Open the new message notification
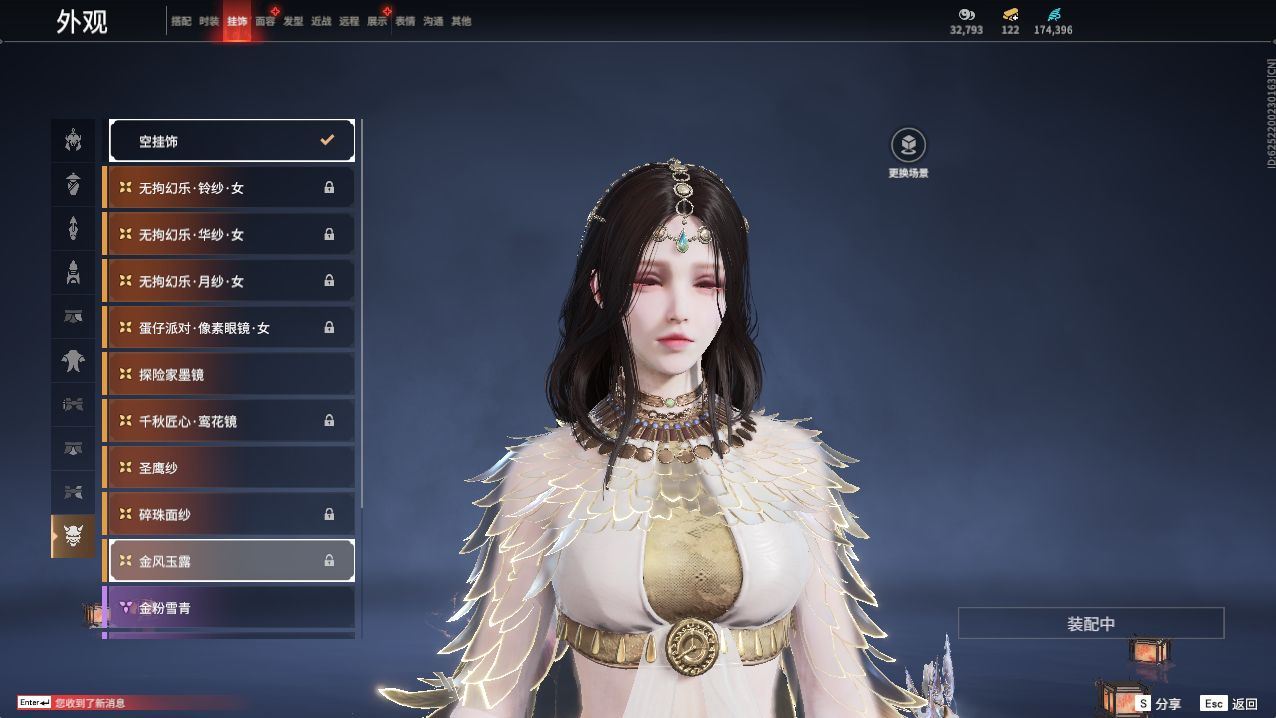1276x718 pixels. pos(90,703)
